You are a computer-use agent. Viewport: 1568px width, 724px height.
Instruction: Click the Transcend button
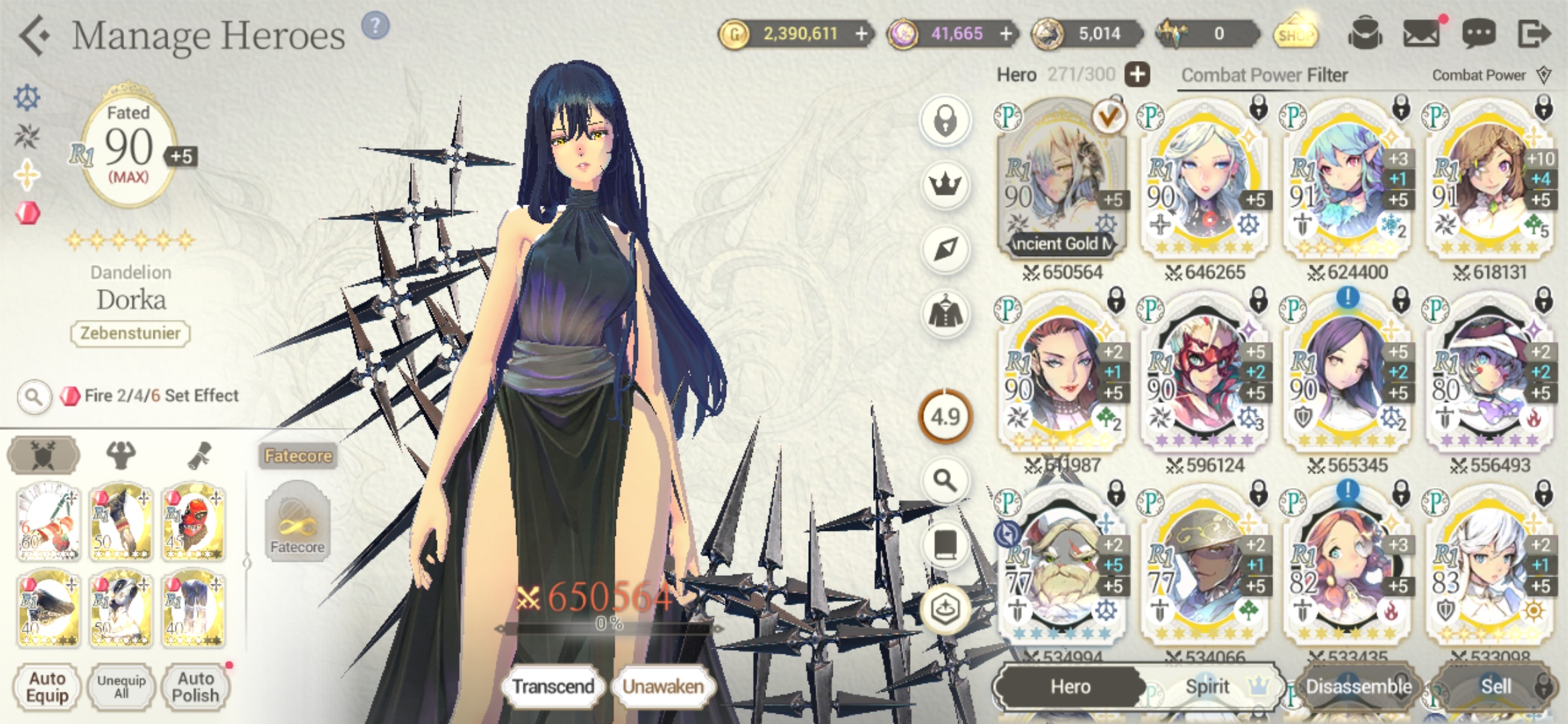(x=553, y=686)
